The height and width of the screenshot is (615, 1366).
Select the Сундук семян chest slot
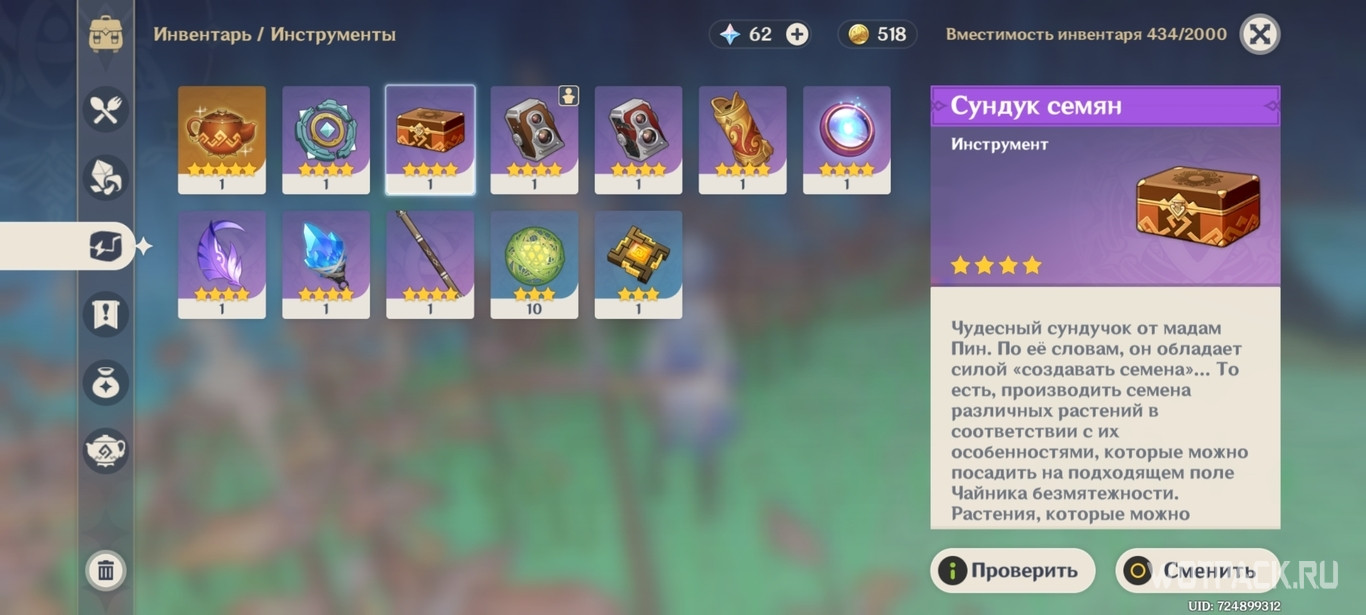[x=430, y=139]
